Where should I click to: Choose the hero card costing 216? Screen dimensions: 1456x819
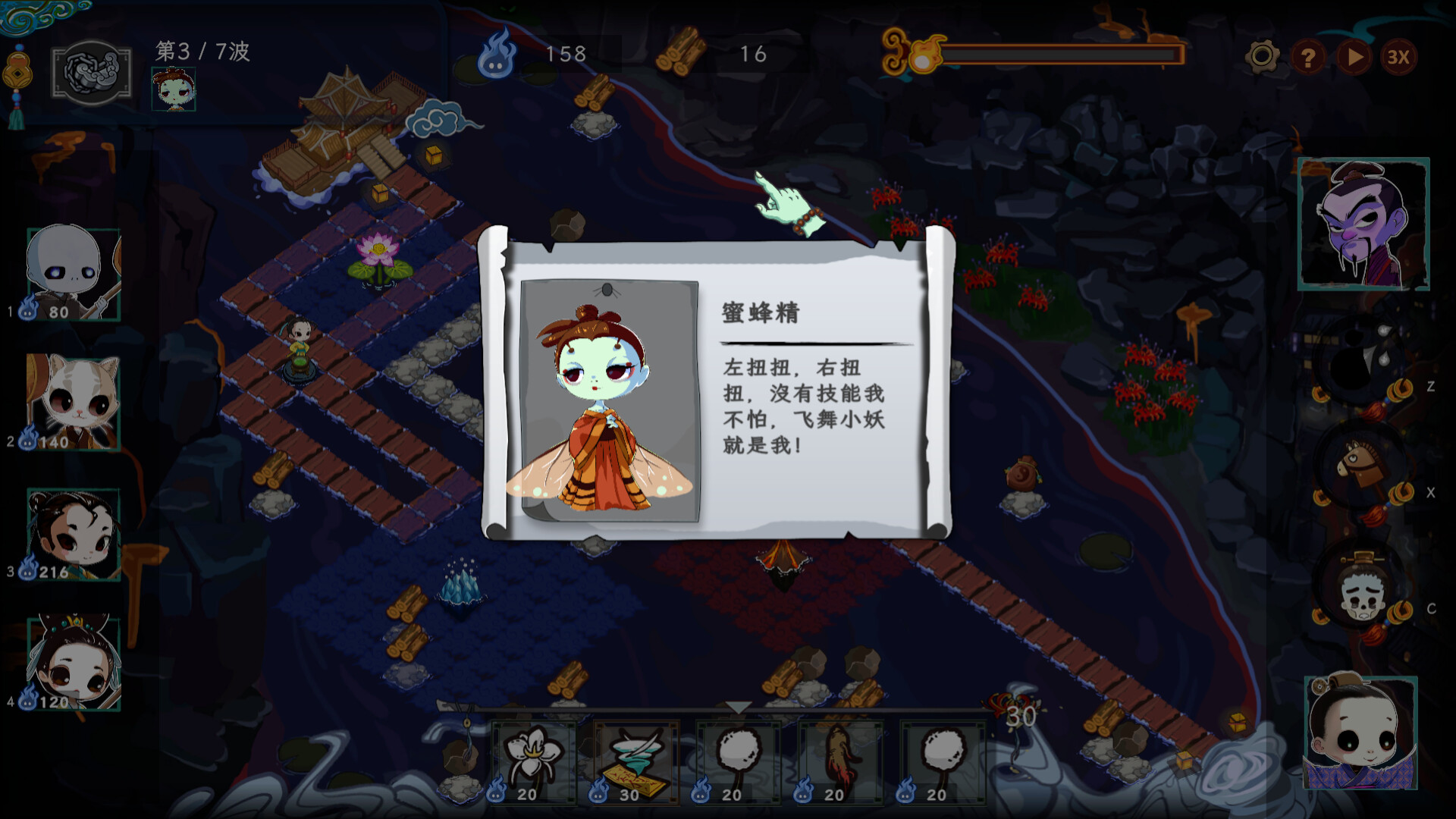tap(74, 535)
